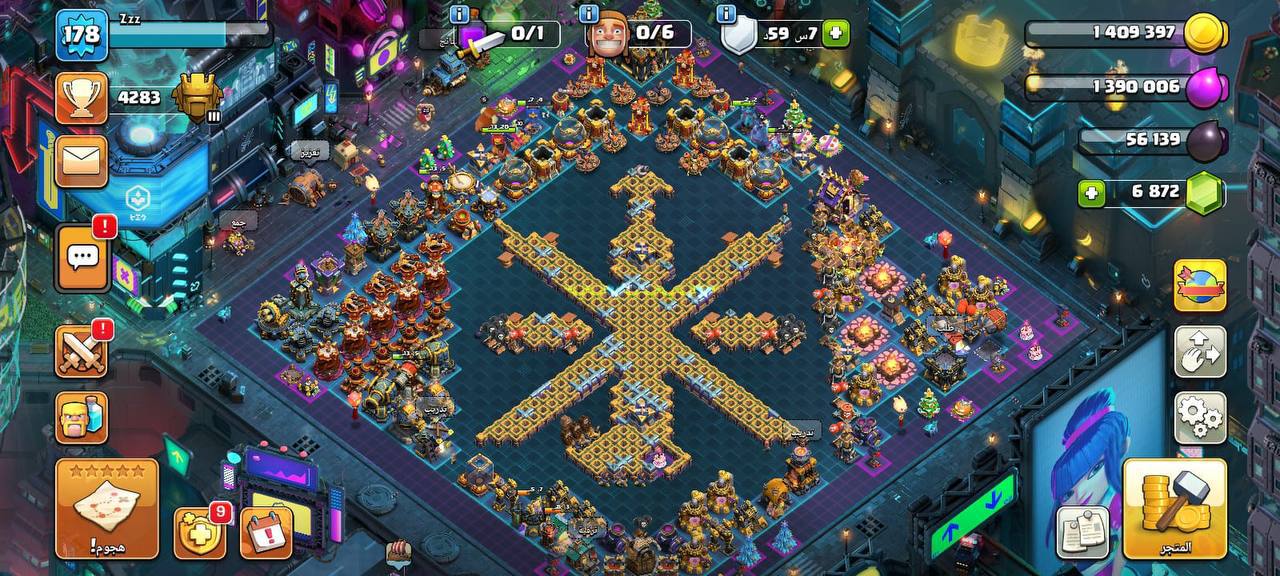1280x576 pixels.
Task: Open the events calendar icon
Action: pos(266,533)
